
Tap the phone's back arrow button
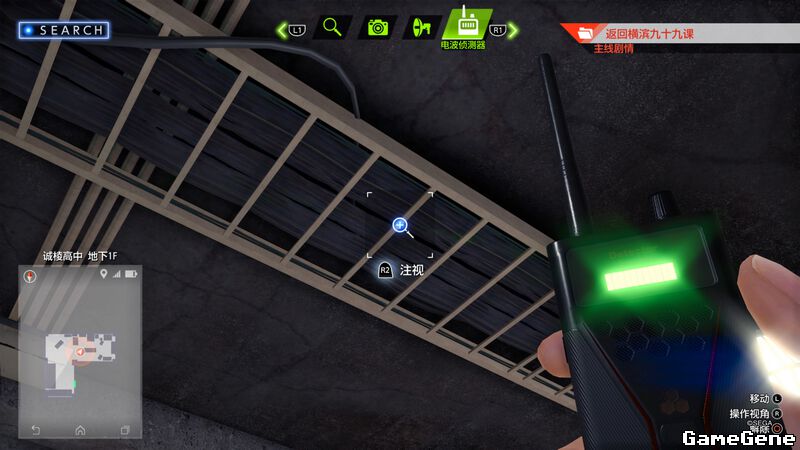[36, 430]
